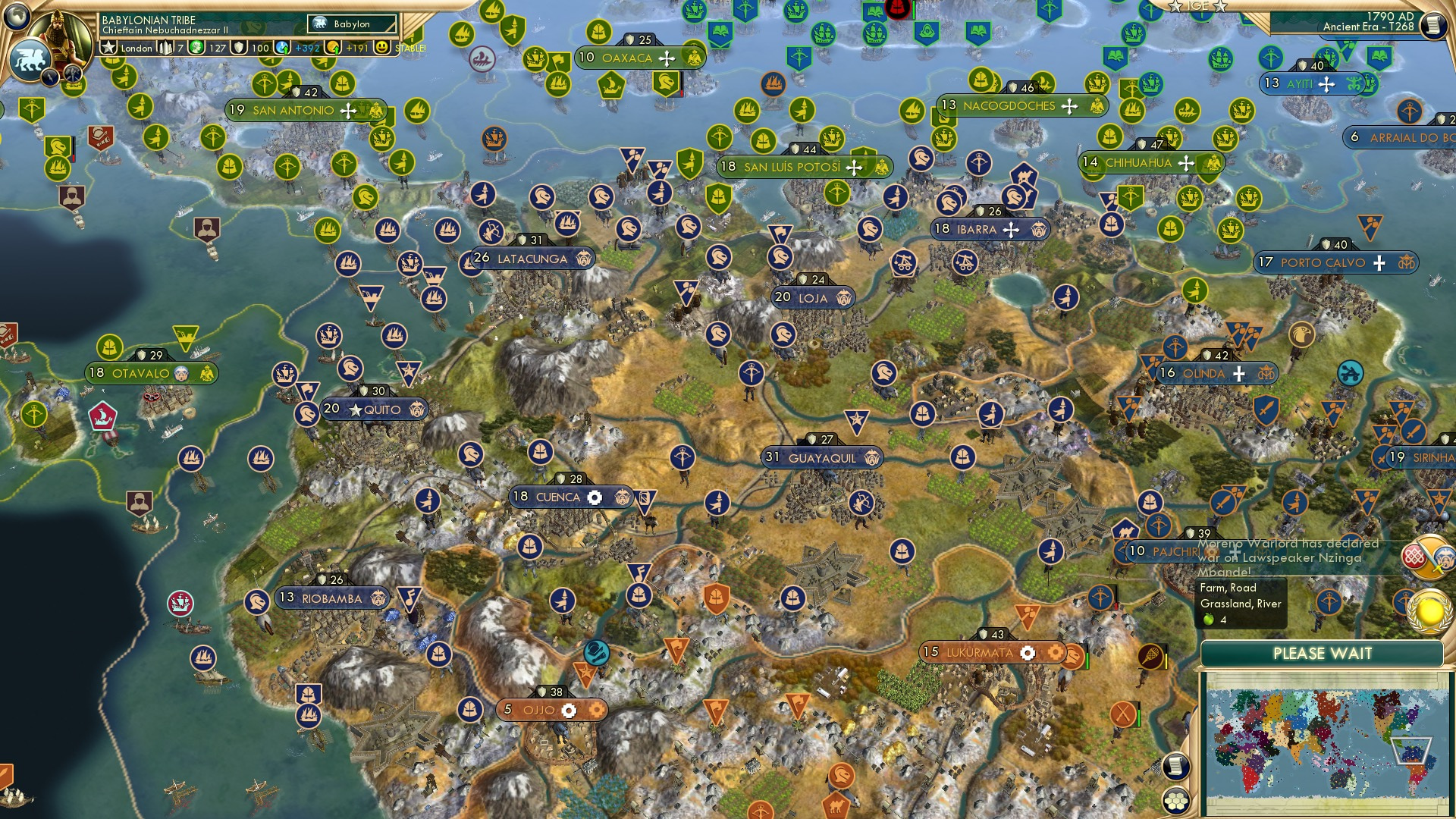
Task: Click the STABLE happiness smiley indicator
Action: (381, 48)
